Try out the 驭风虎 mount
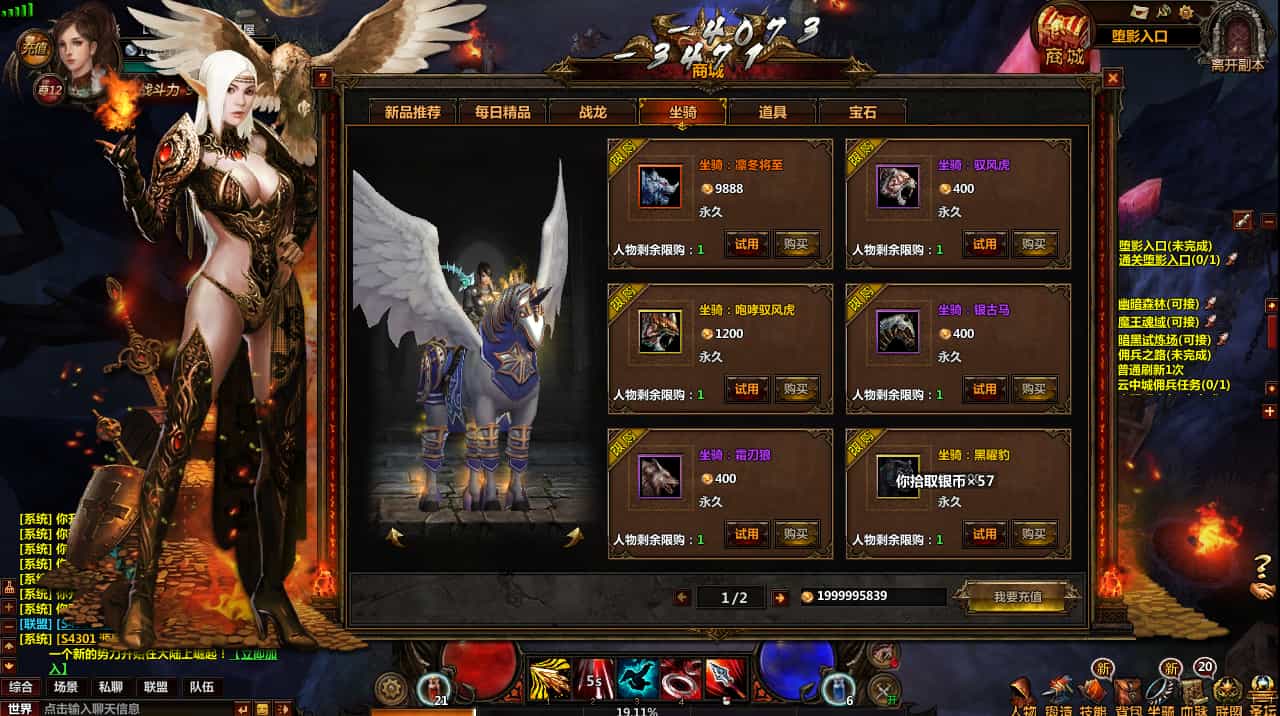 tap(985, 244)
